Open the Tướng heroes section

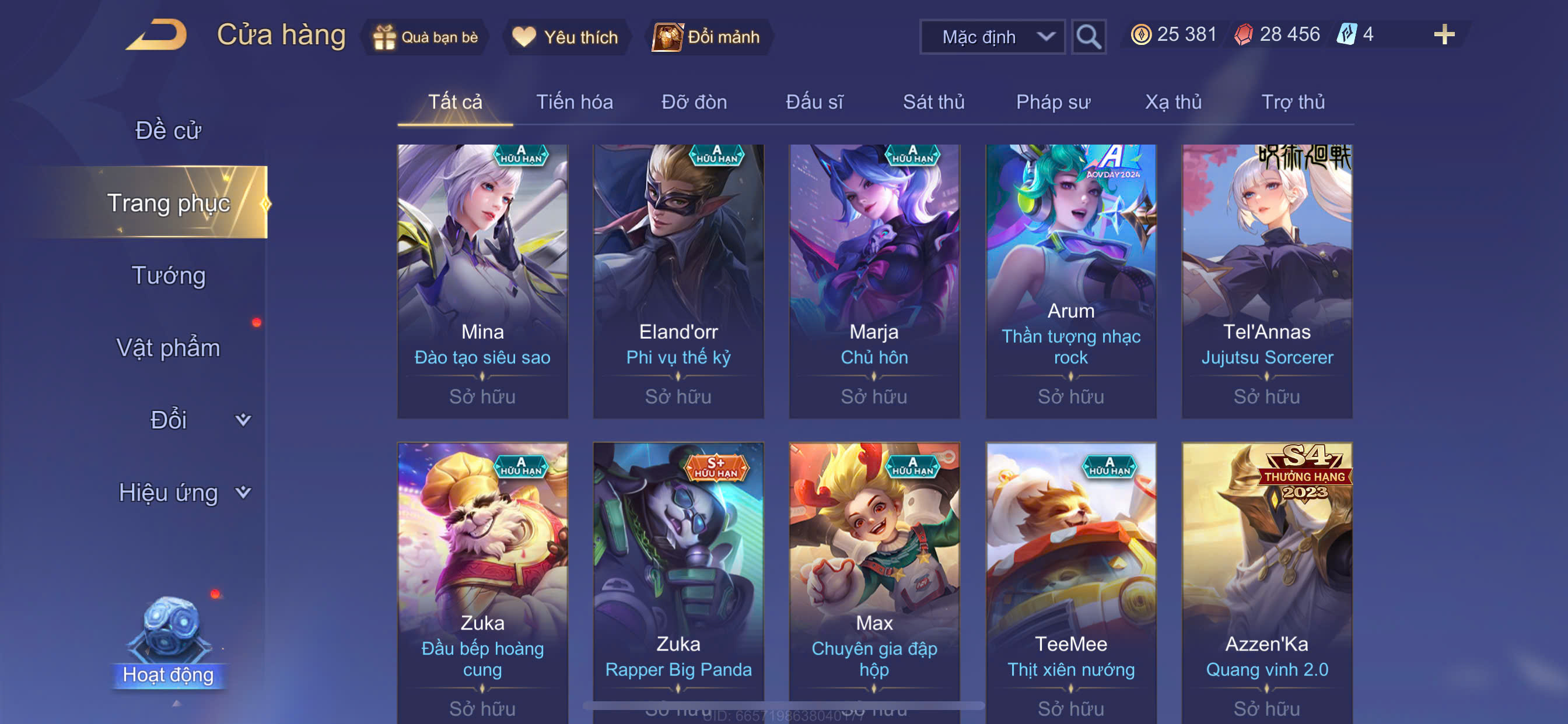tap(169, 276)
